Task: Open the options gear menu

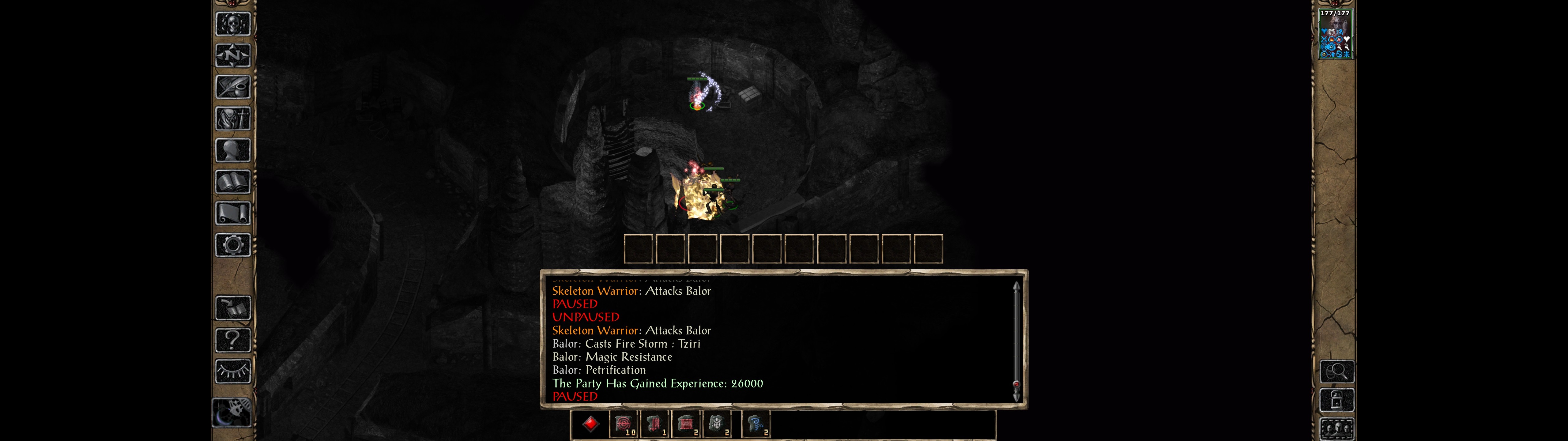Action: click(x=233, y=245)
